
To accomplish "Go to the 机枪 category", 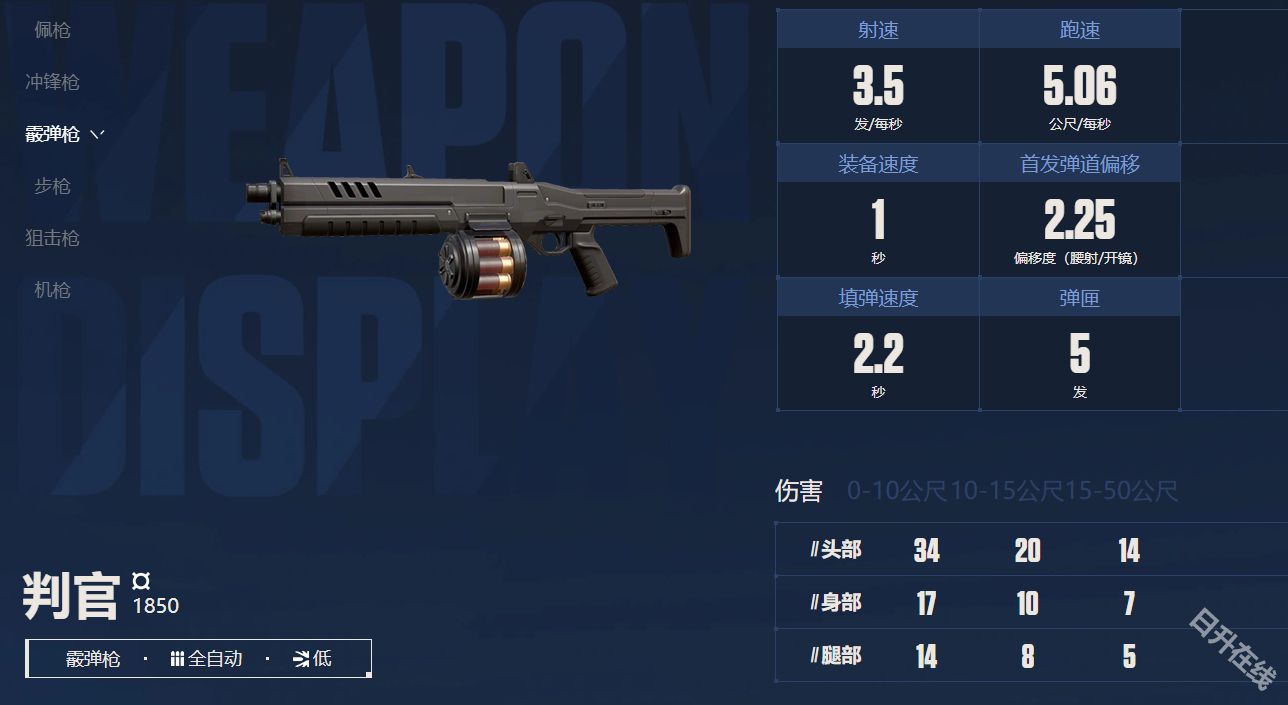I will 52,290.
